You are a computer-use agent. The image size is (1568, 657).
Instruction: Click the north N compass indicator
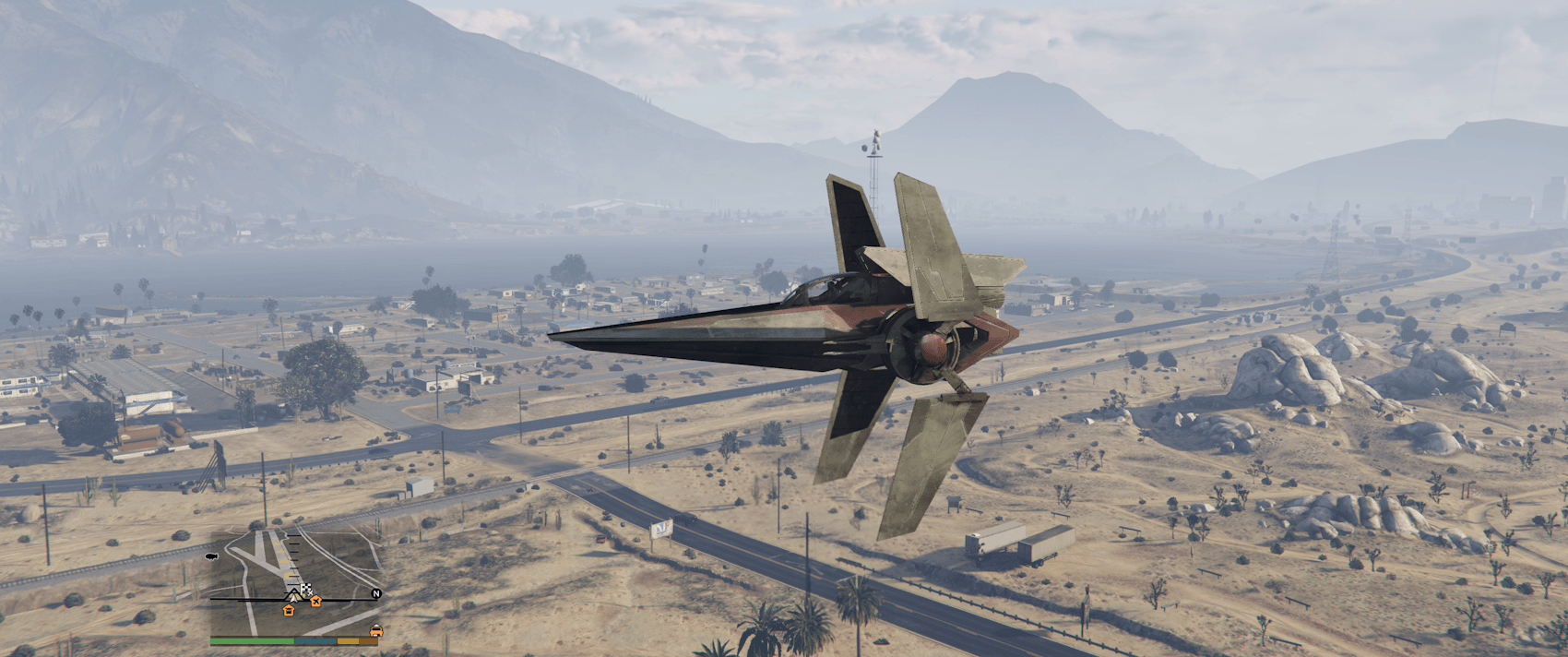tap(375, 594)
